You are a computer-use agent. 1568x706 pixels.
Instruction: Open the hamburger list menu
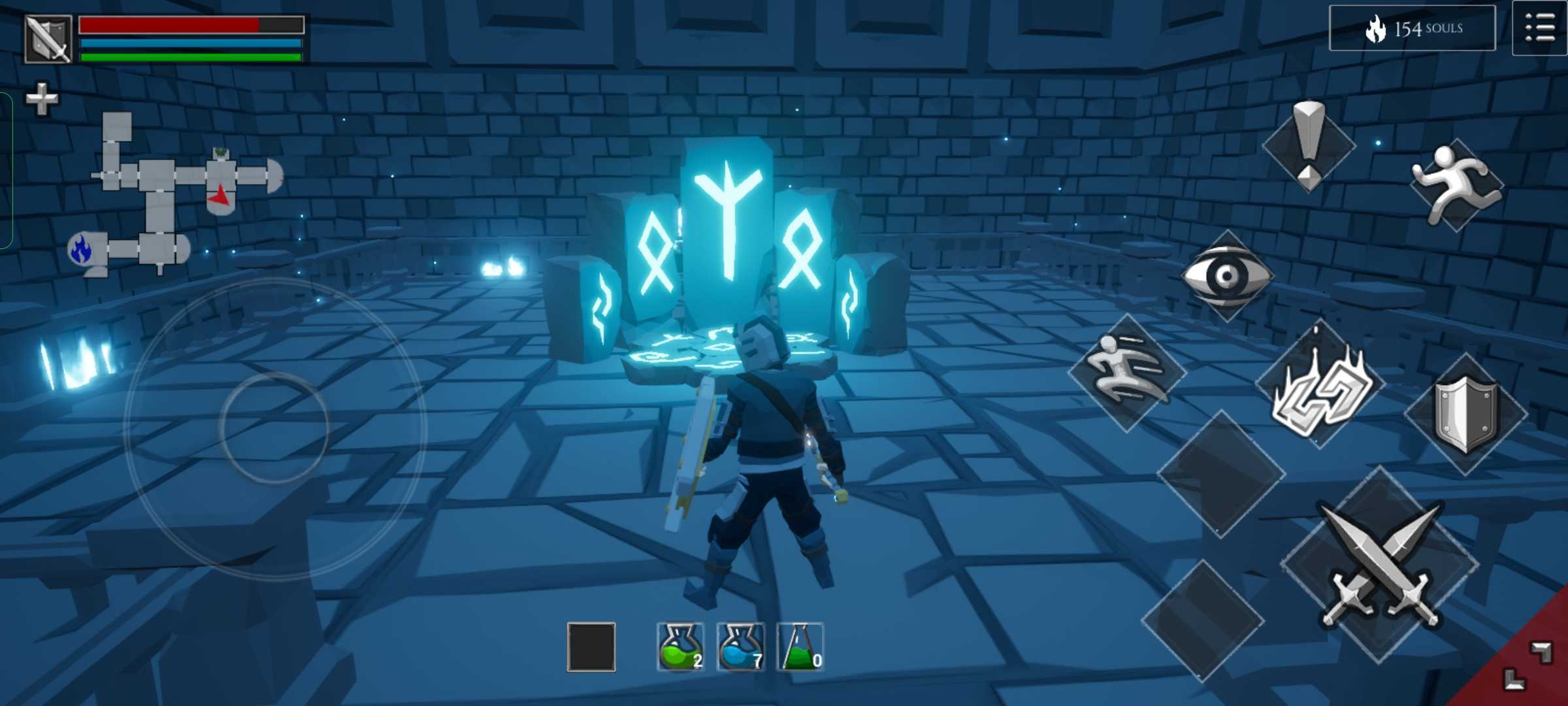click(x=1539, y=29)
